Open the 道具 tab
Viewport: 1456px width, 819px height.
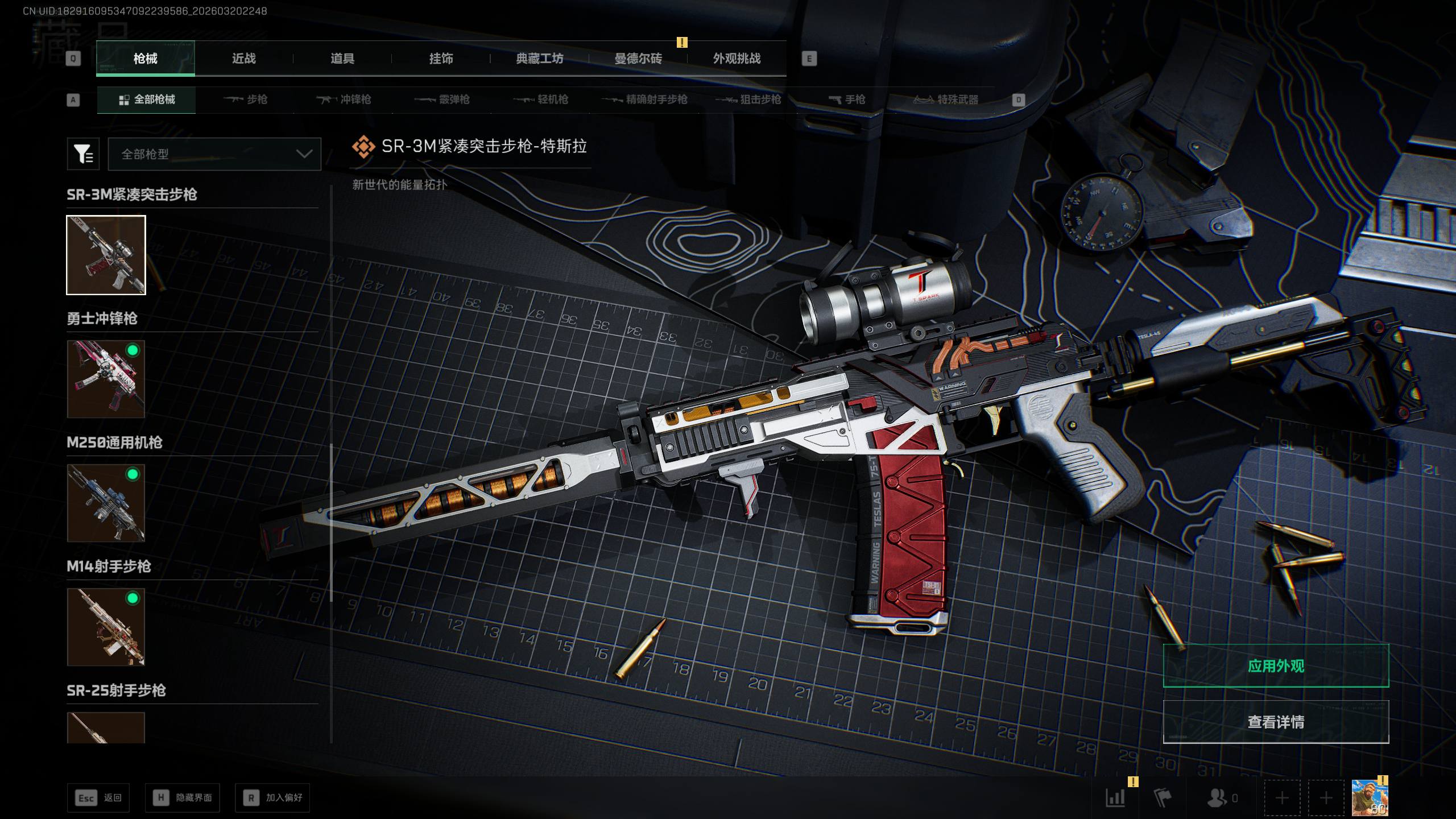(342, 59)
